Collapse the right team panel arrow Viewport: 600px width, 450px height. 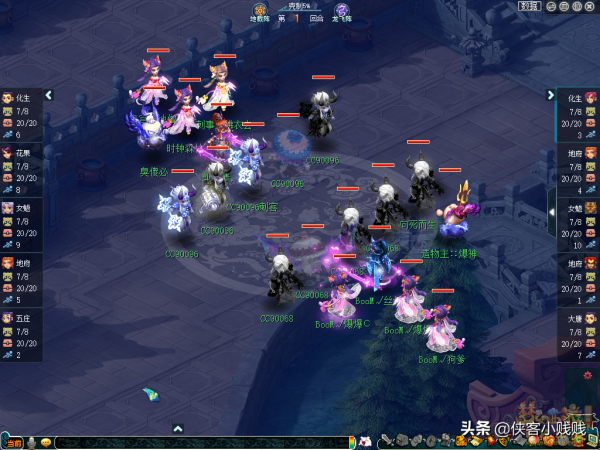tap(551, 95)
